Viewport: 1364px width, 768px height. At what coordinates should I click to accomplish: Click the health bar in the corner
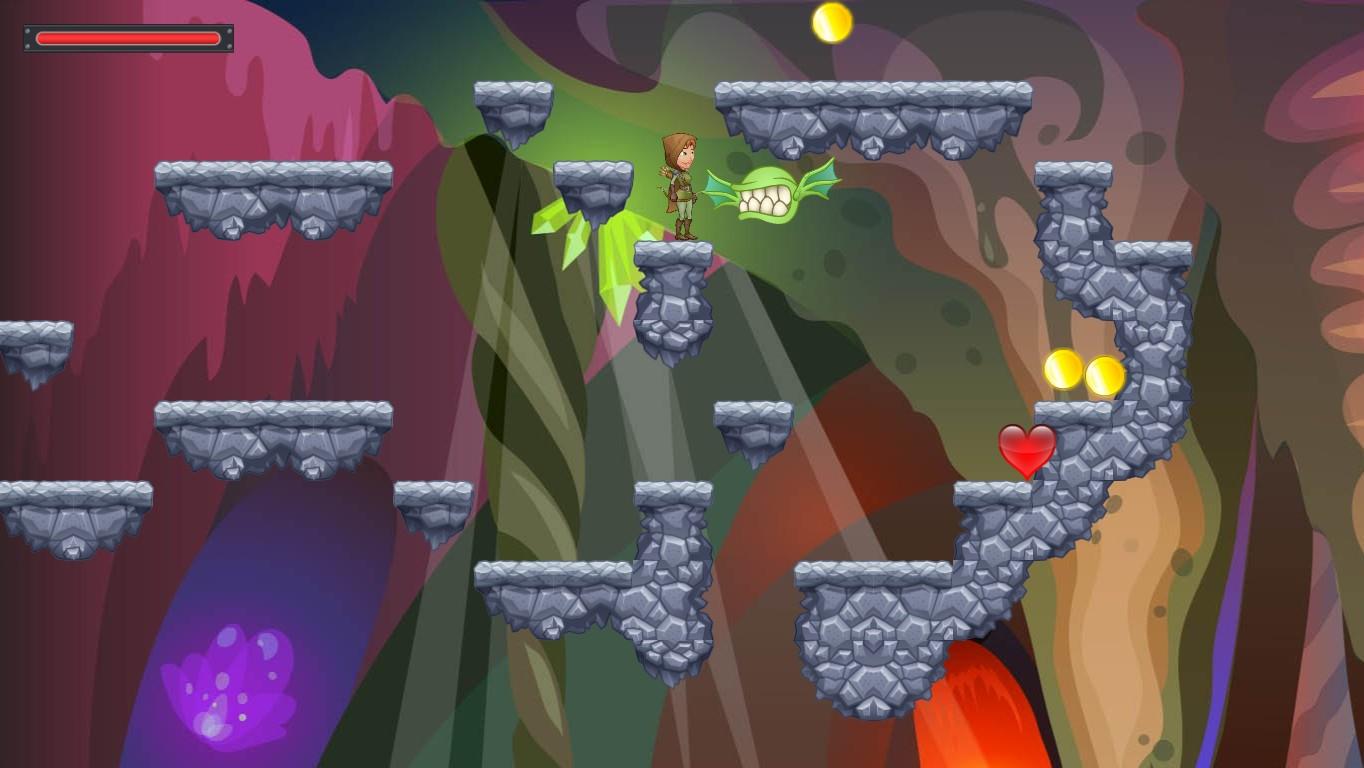pyautogui.click(x=127, y=38)
